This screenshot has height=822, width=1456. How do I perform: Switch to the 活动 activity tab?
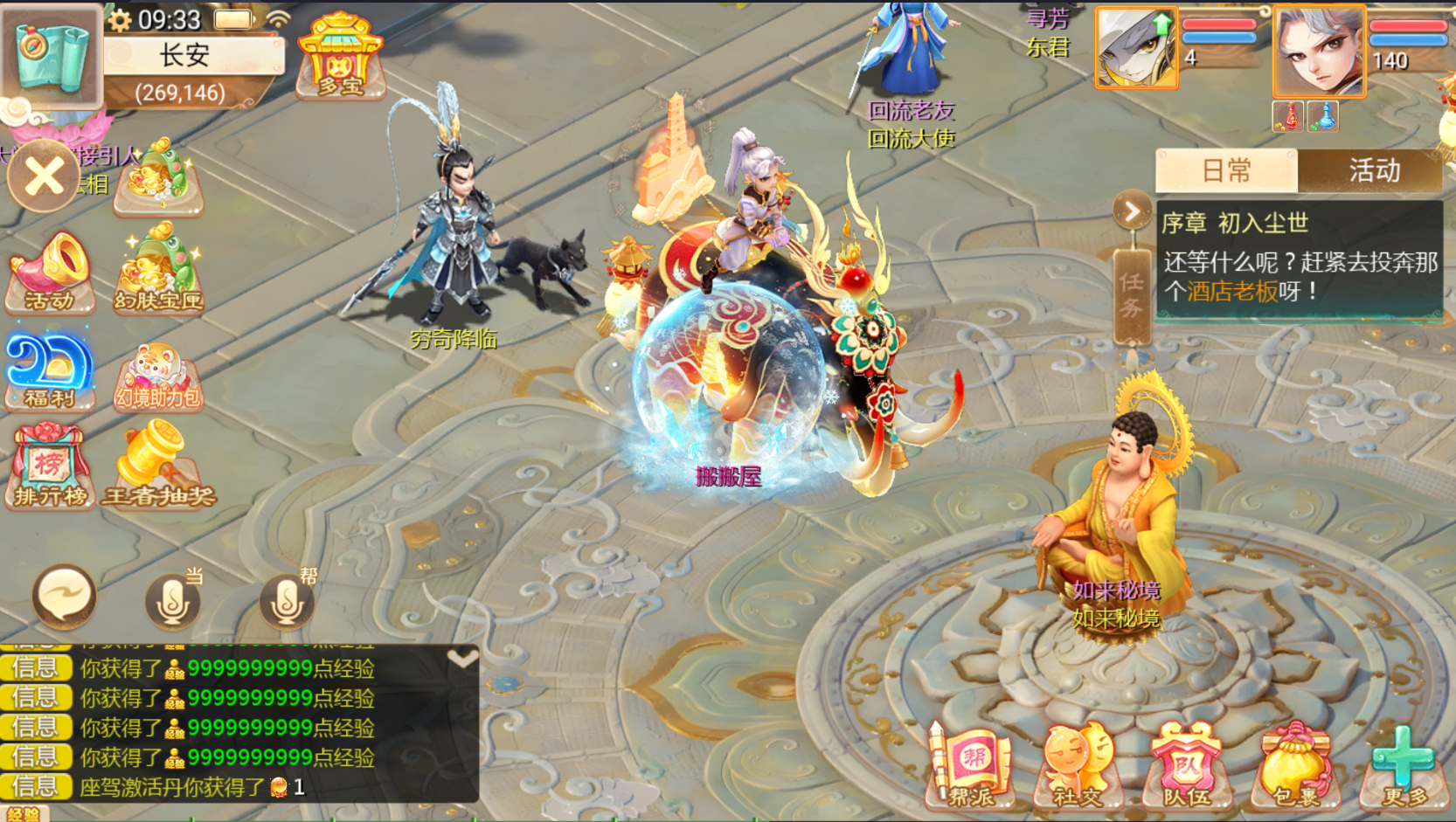1373,170
